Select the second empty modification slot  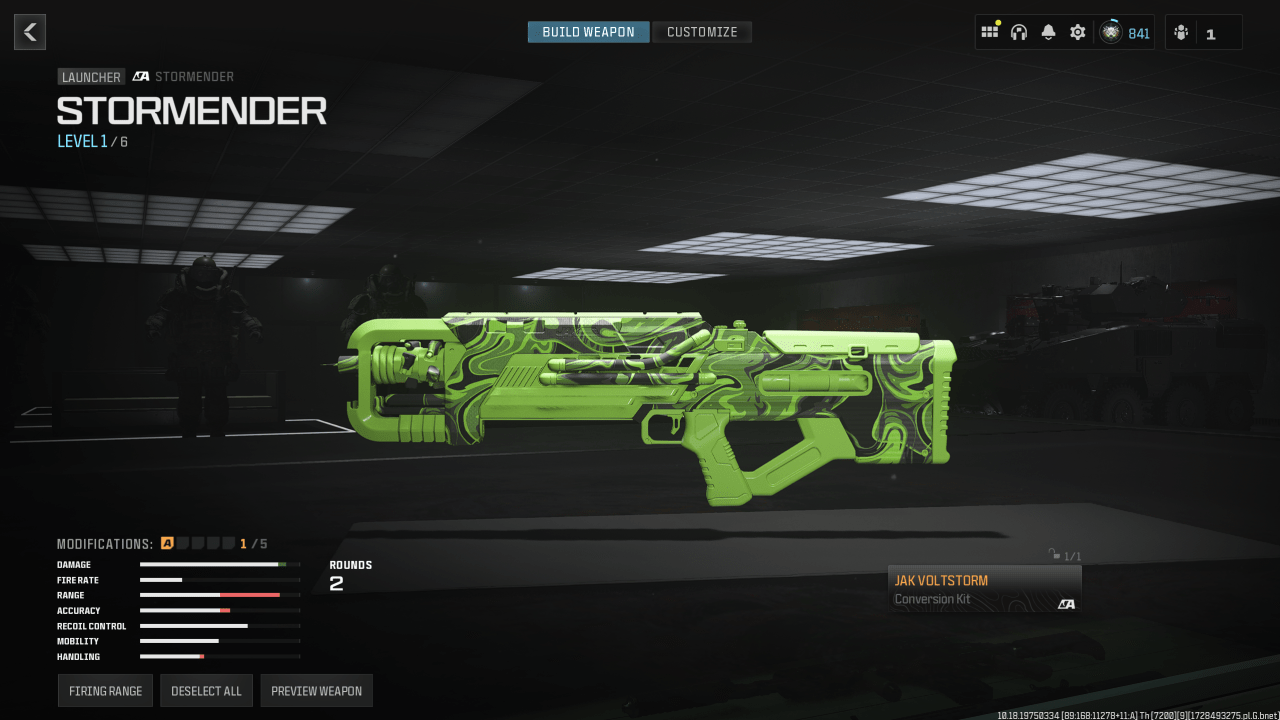pos(182,543)
